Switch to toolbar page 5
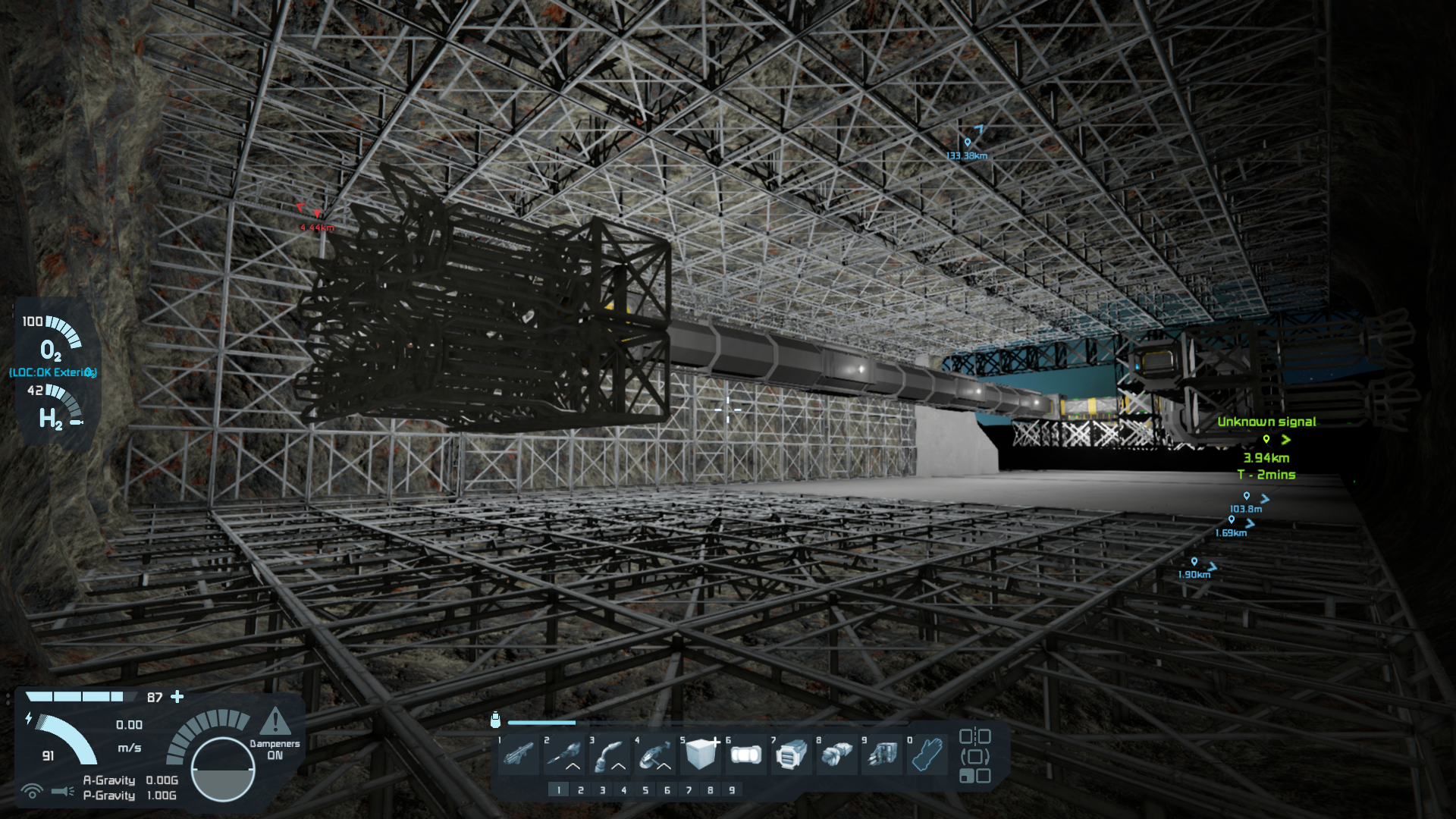This screenshot has height=819, width=1456. 645,790
